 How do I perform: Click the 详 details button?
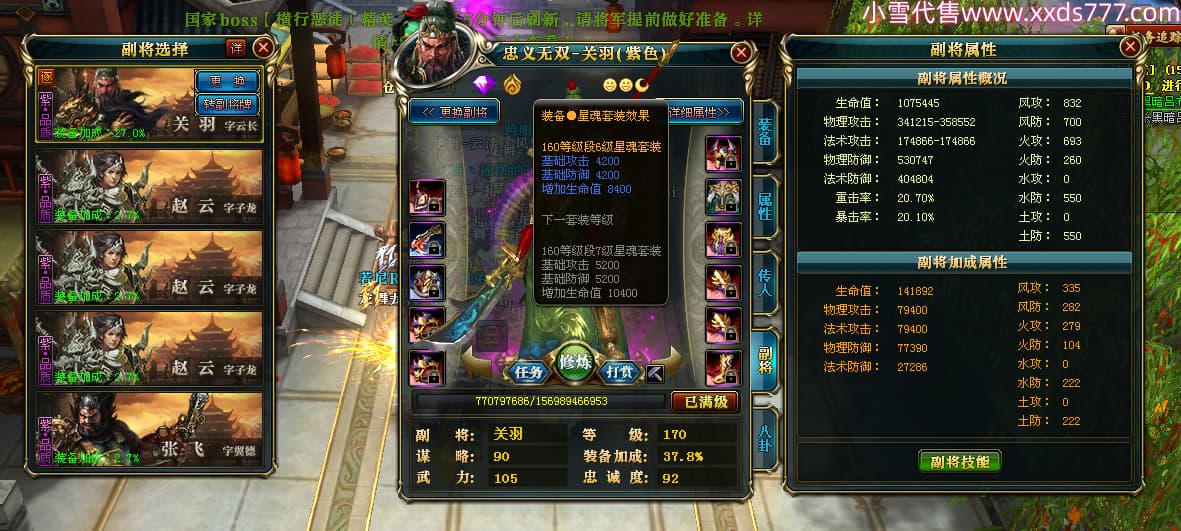(x=235, y=47)
